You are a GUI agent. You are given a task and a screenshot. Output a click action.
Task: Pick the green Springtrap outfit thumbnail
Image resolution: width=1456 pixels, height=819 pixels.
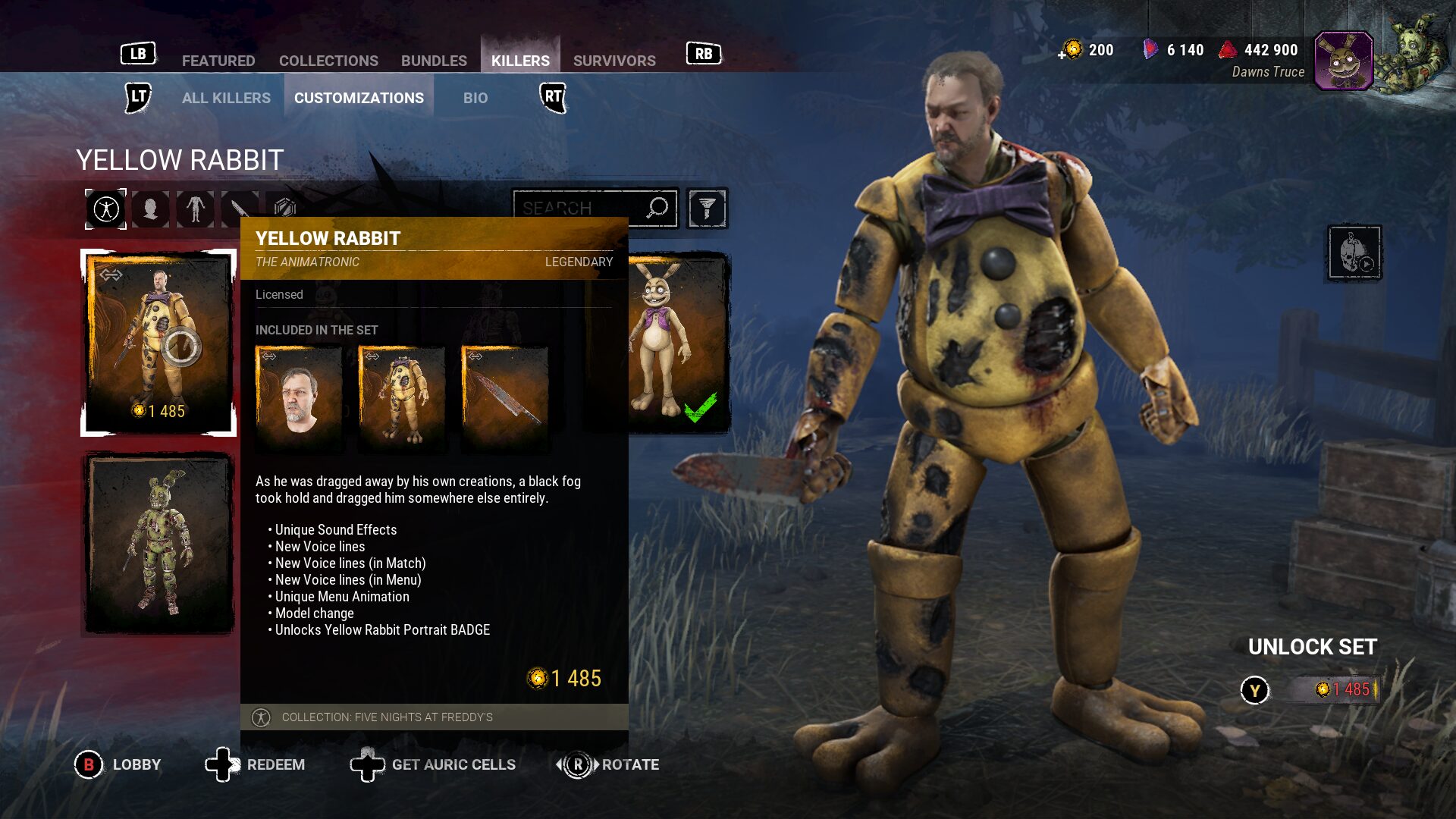point(158,542)
